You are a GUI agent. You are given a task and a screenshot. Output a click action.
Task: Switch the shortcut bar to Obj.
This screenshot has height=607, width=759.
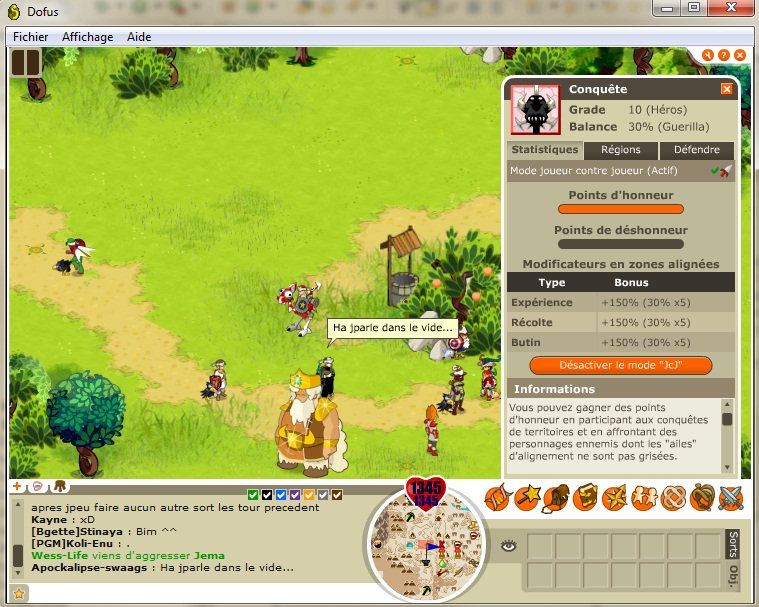point(732,575)
